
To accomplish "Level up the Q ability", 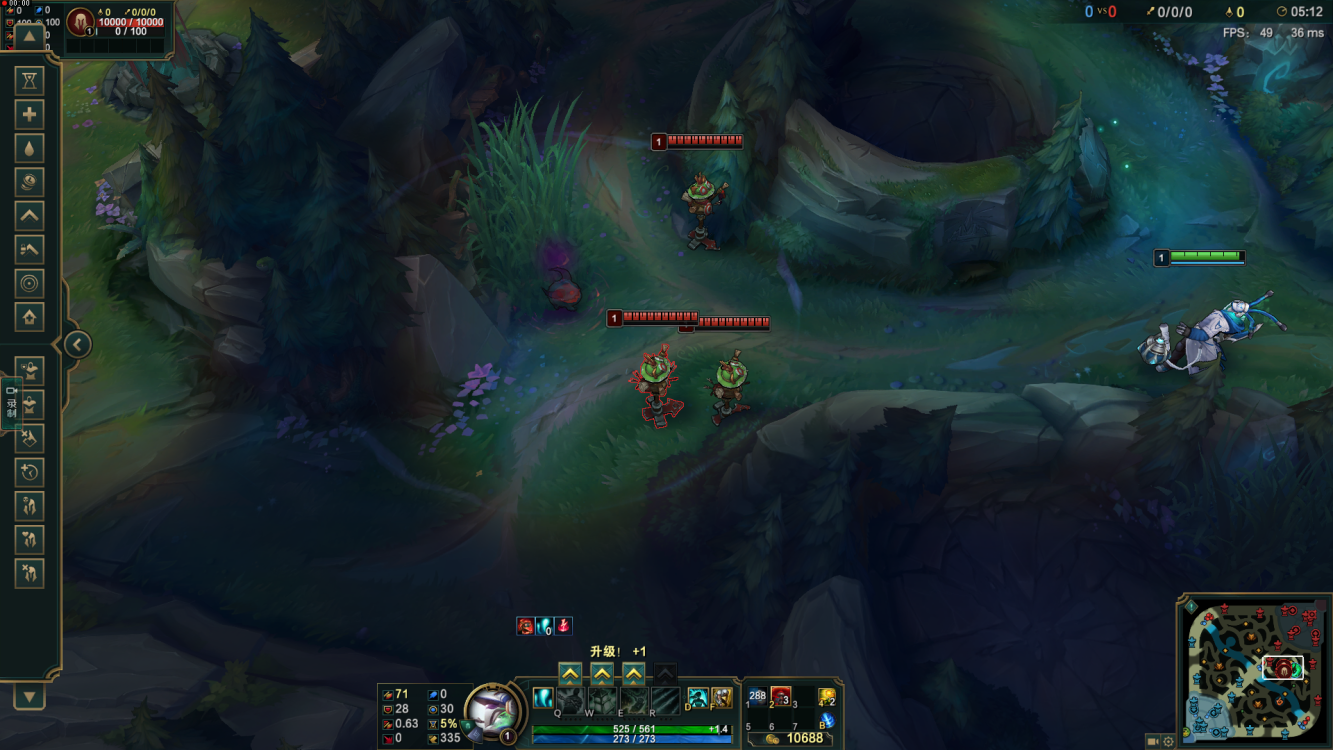I will coord(569,673).
